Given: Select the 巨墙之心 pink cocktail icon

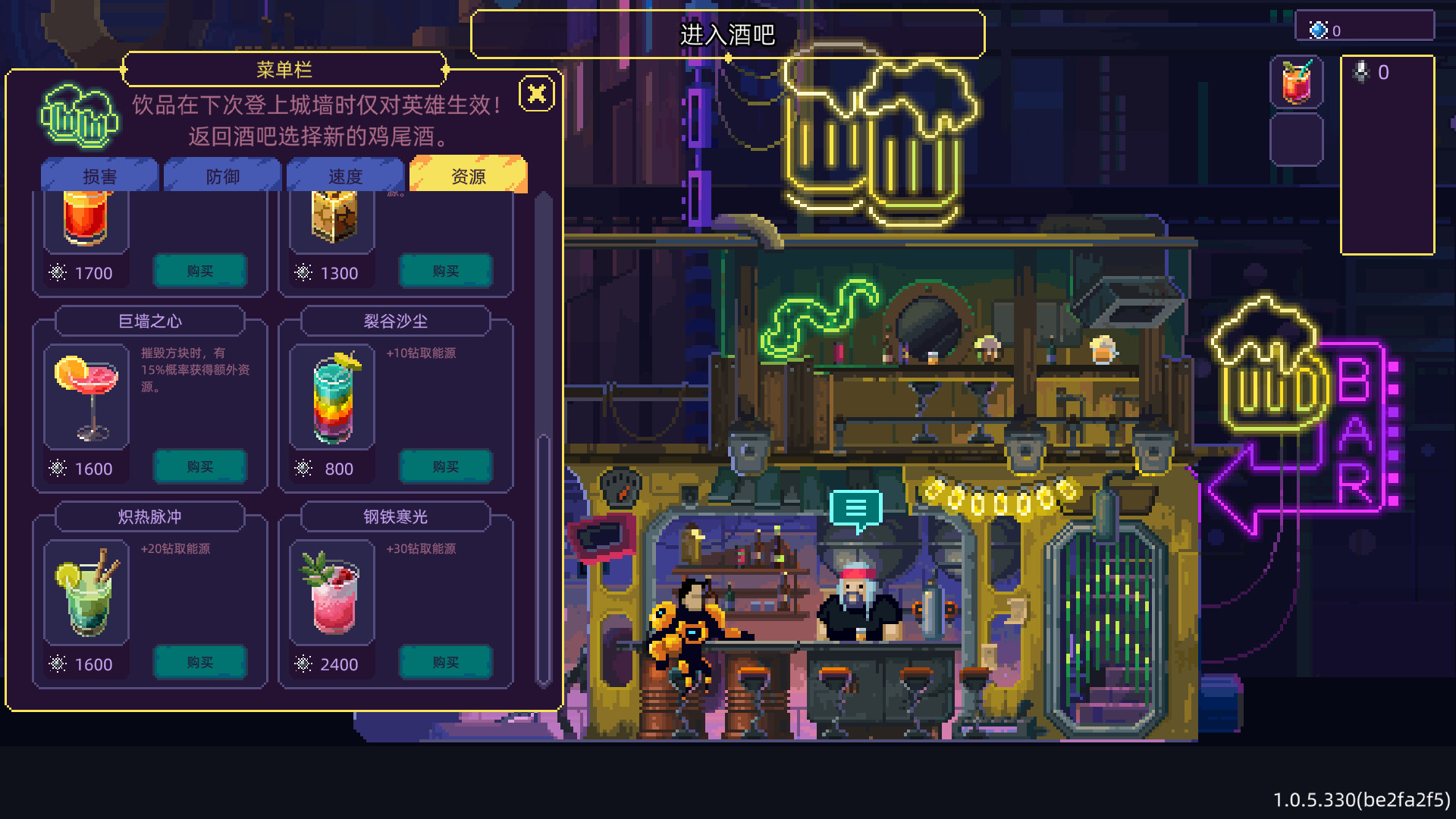Looking at the screenshot, I should (86, 397).
